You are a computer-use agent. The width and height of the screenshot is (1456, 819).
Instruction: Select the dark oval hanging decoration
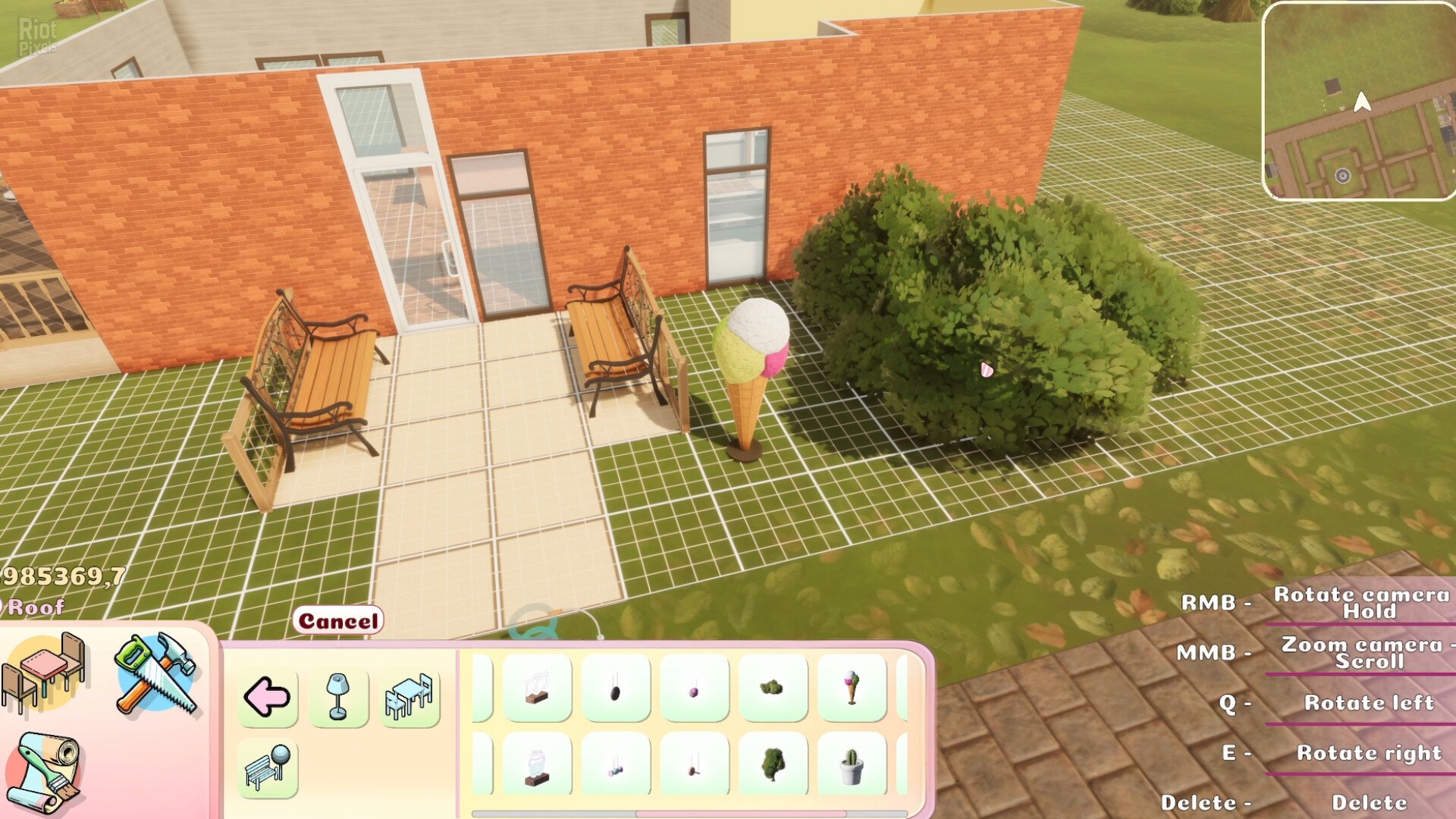click(x=615, y=688)
